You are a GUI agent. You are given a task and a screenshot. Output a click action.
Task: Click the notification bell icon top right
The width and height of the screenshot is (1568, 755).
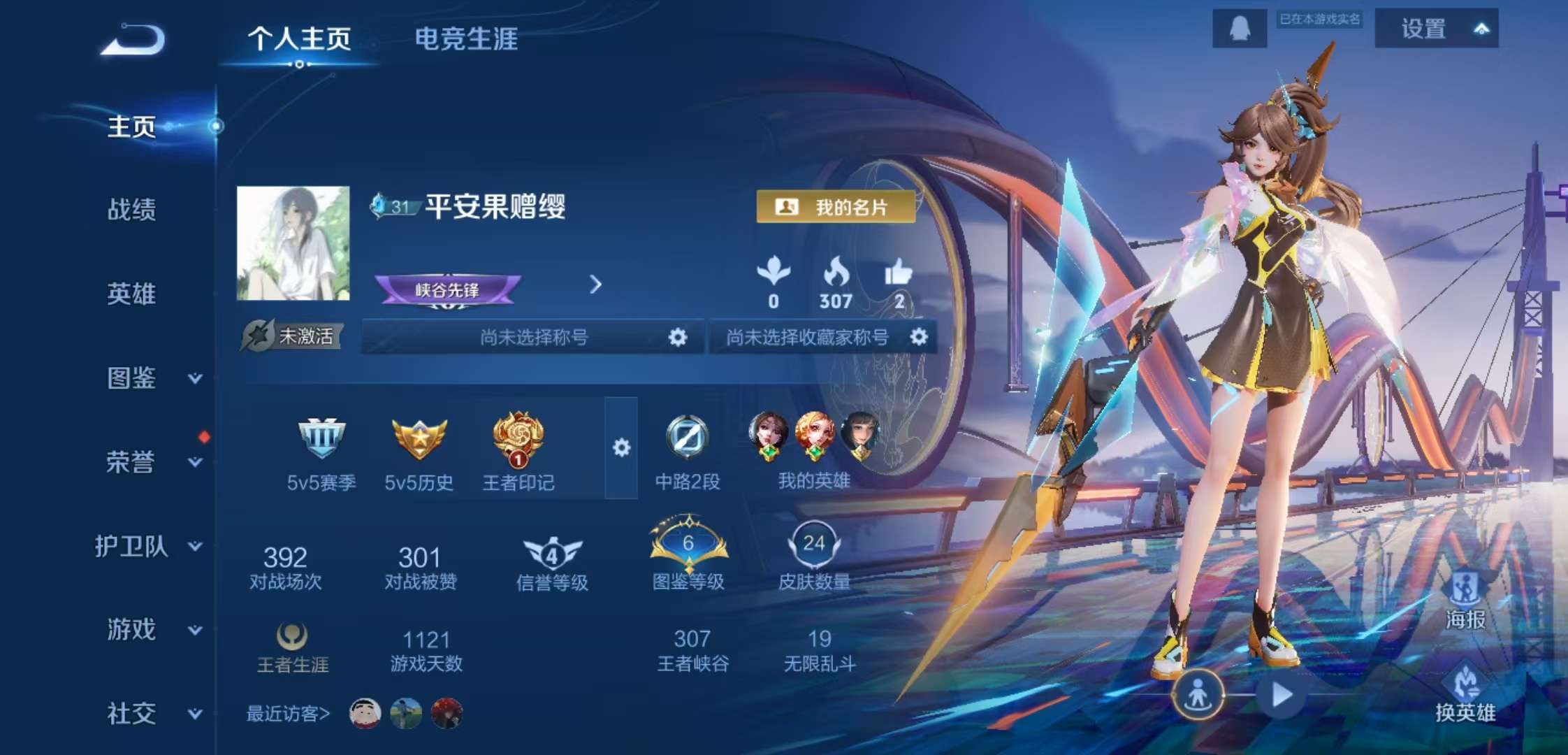(x=1239, y=28)
